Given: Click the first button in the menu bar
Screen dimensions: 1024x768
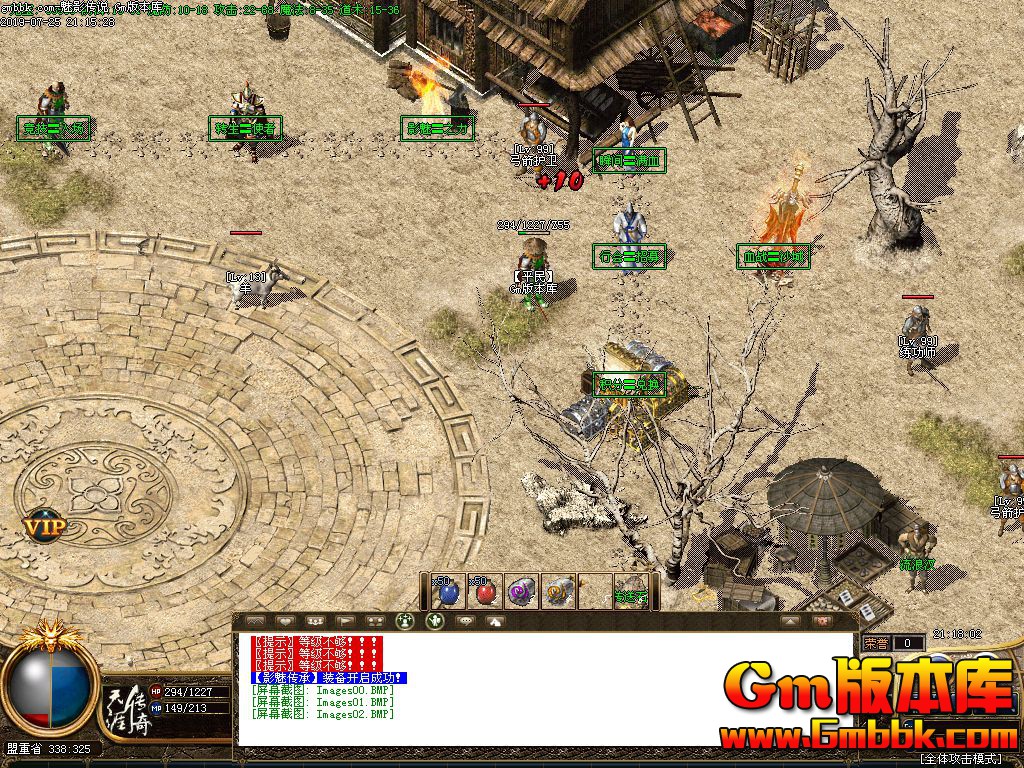Looking at the screenshot, I should (x=255, y=621).
